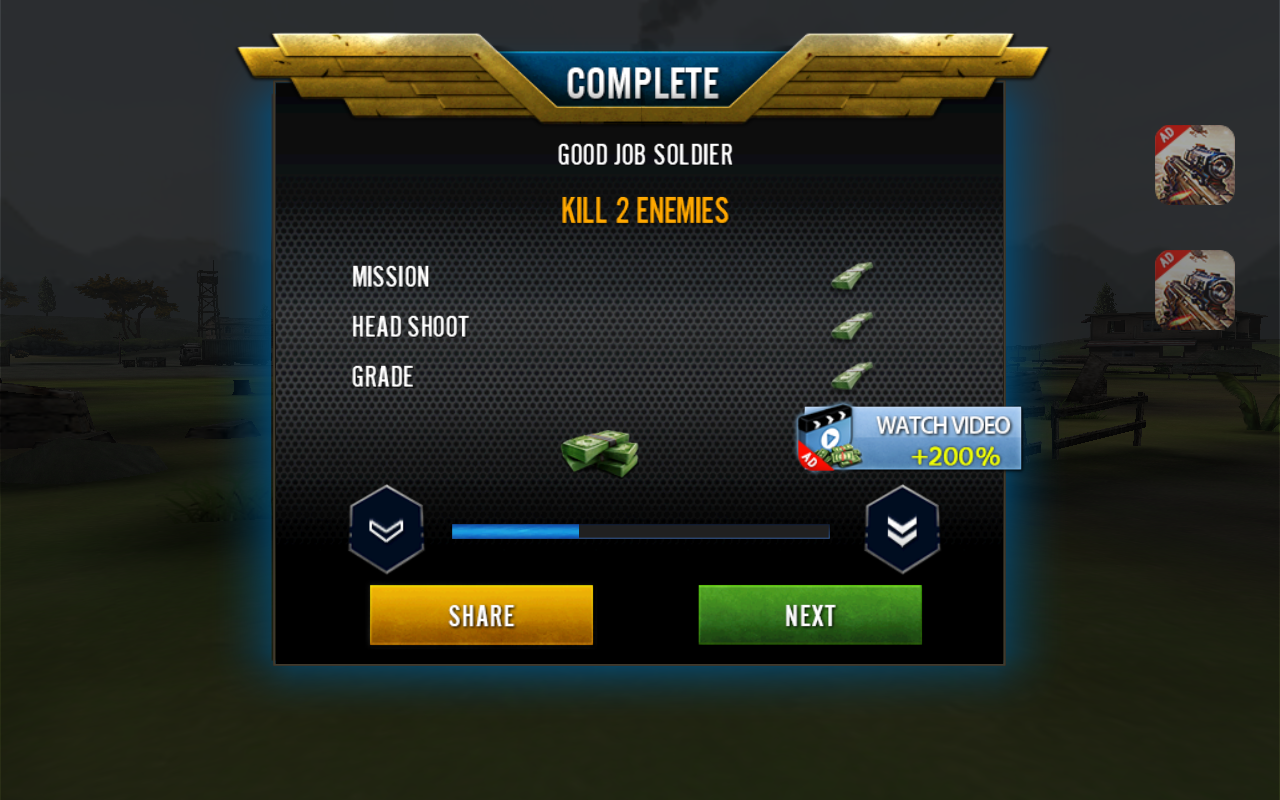
Task: Click the money icon next to MISSION reward
Action: 852,274
